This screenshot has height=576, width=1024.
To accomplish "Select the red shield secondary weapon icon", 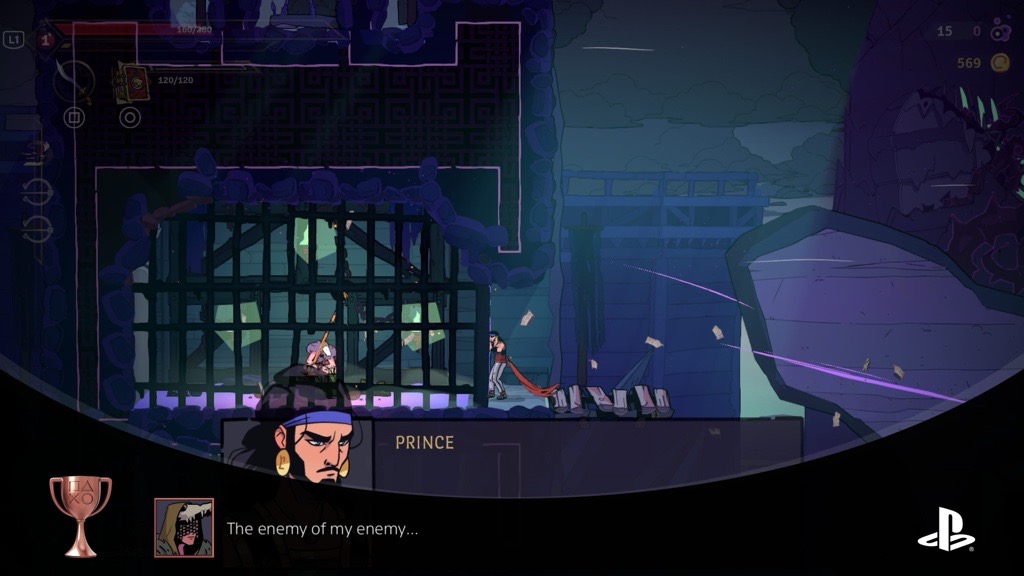I will coord(131,83).
